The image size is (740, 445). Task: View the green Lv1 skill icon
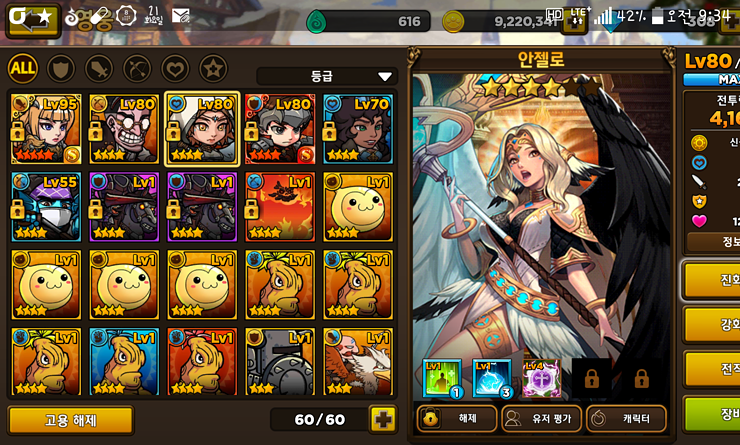441,378
